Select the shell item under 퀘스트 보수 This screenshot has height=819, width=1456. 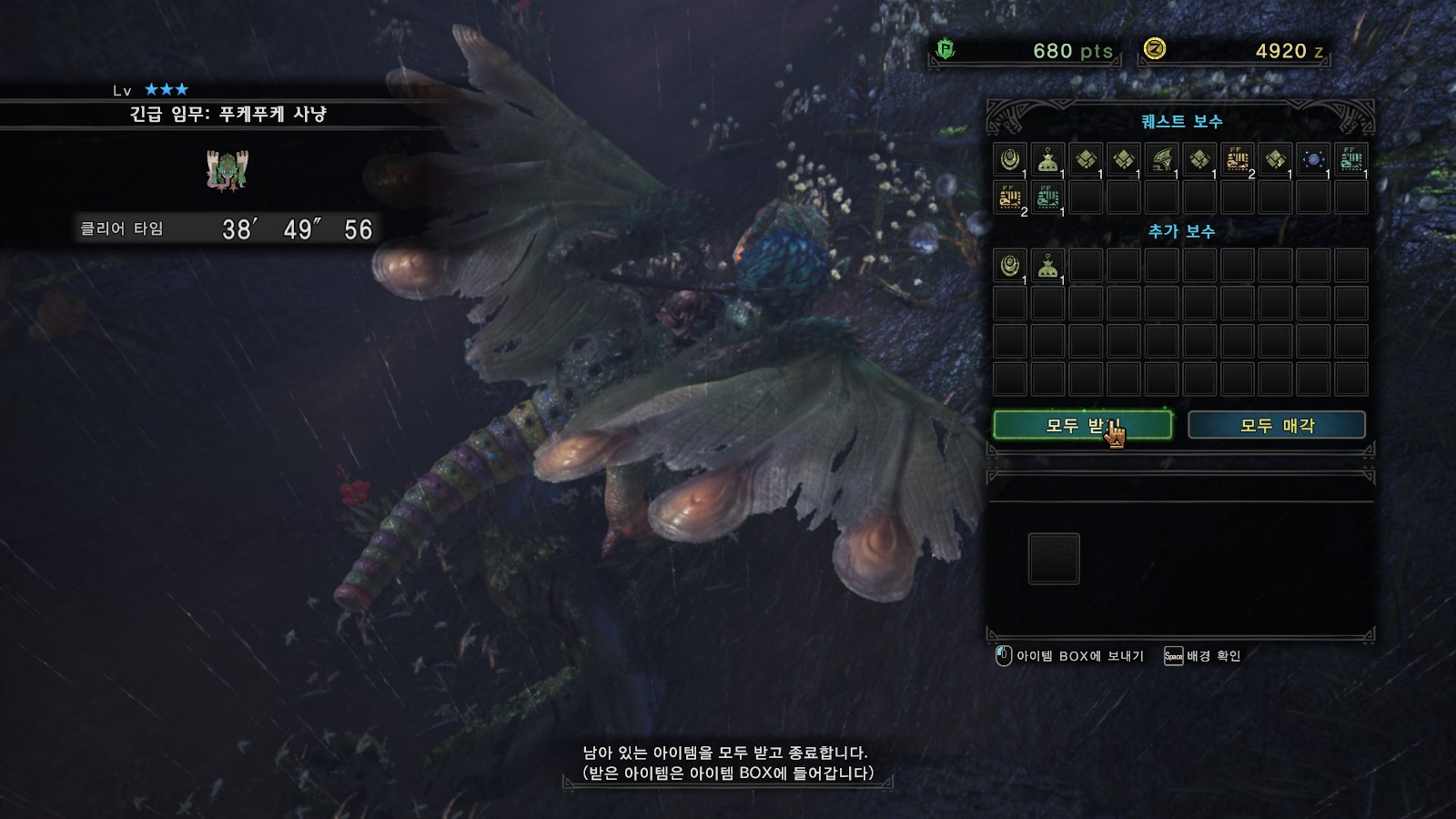pyautogui.click(x=1009, y=159)
